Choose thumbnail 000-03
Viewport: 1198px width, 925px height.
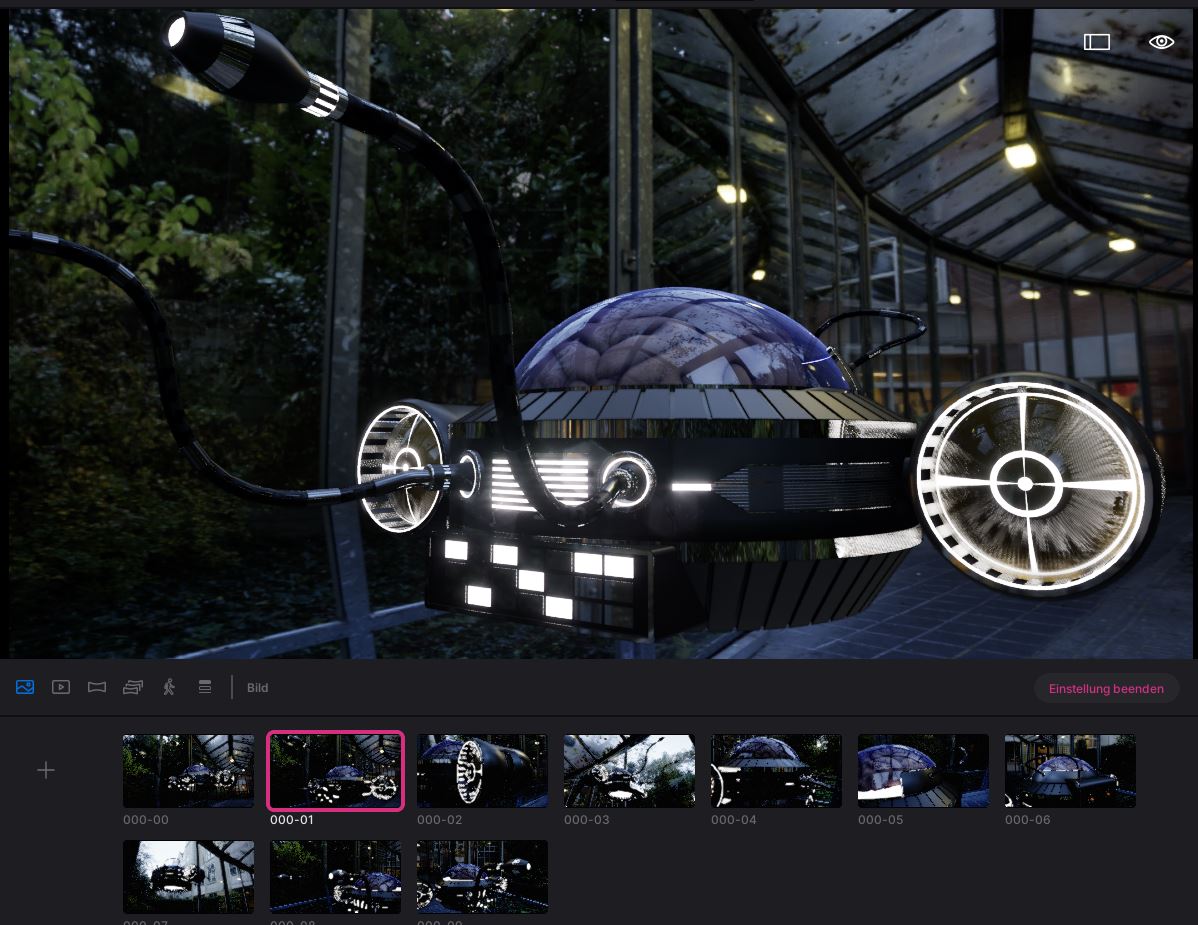click(629, 771)
